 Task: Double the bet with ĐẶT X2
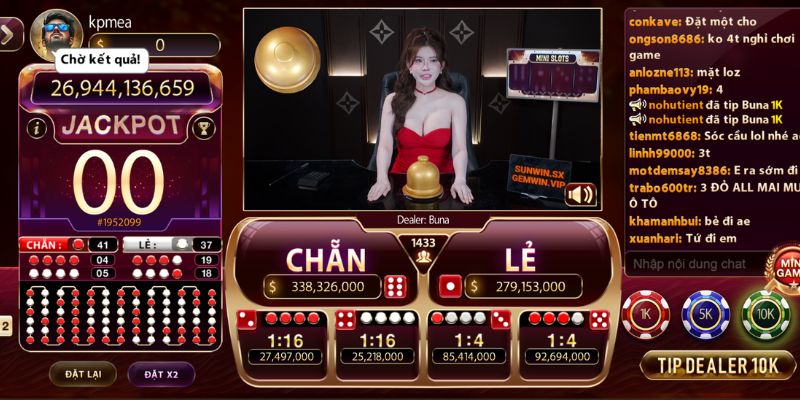160,374
